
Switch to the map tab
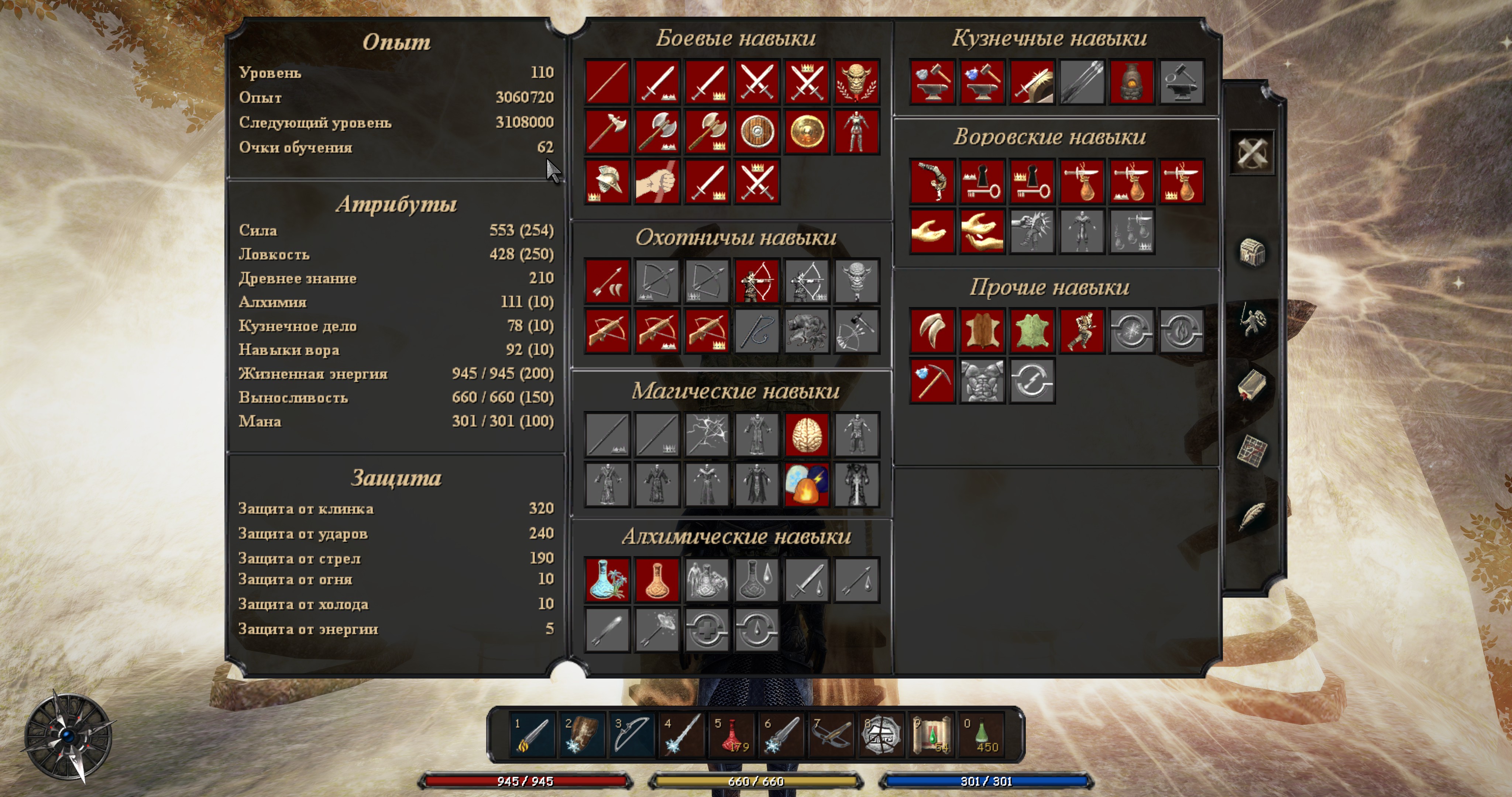click(1252, 451)
